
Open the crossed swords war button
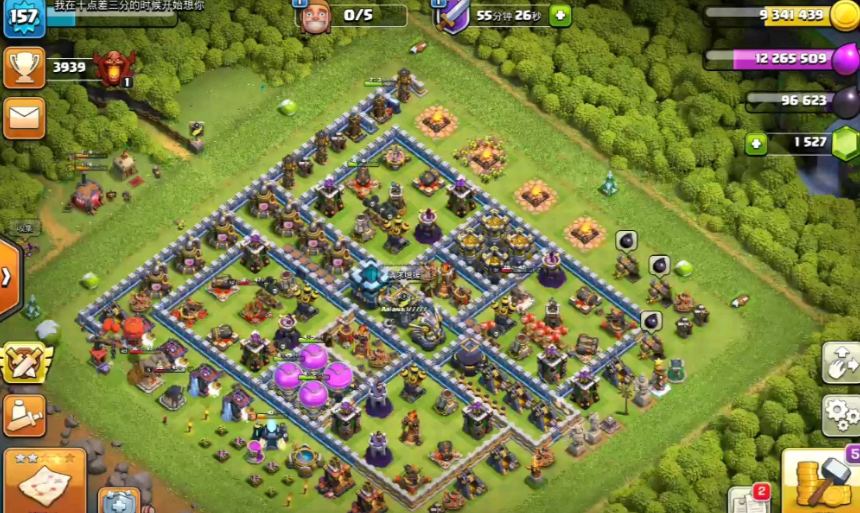[25, 362]
